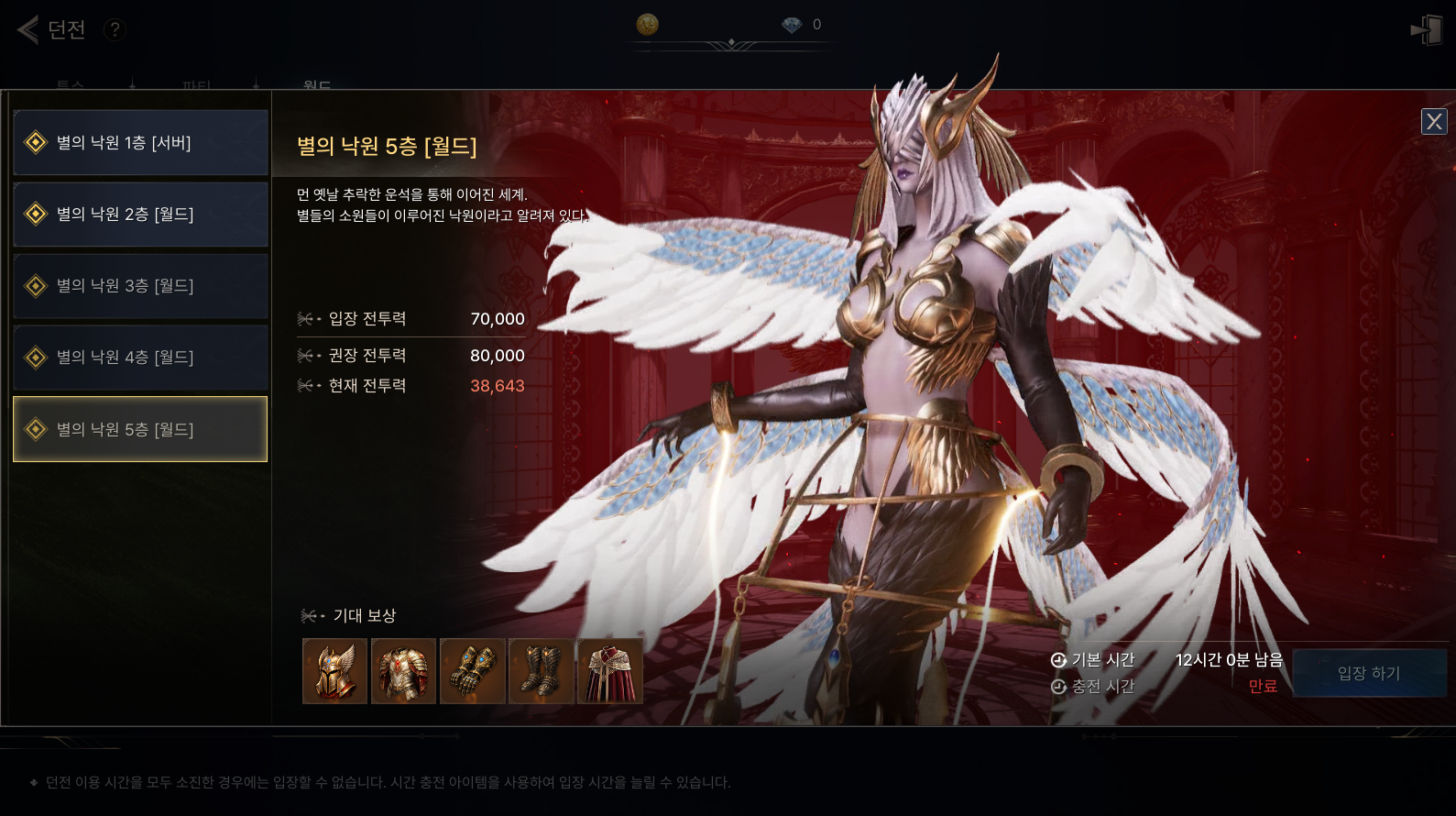Inspect the gauntlets reward icon
The height and width of the screenshot is (816, 1456).
click(473, 671)
